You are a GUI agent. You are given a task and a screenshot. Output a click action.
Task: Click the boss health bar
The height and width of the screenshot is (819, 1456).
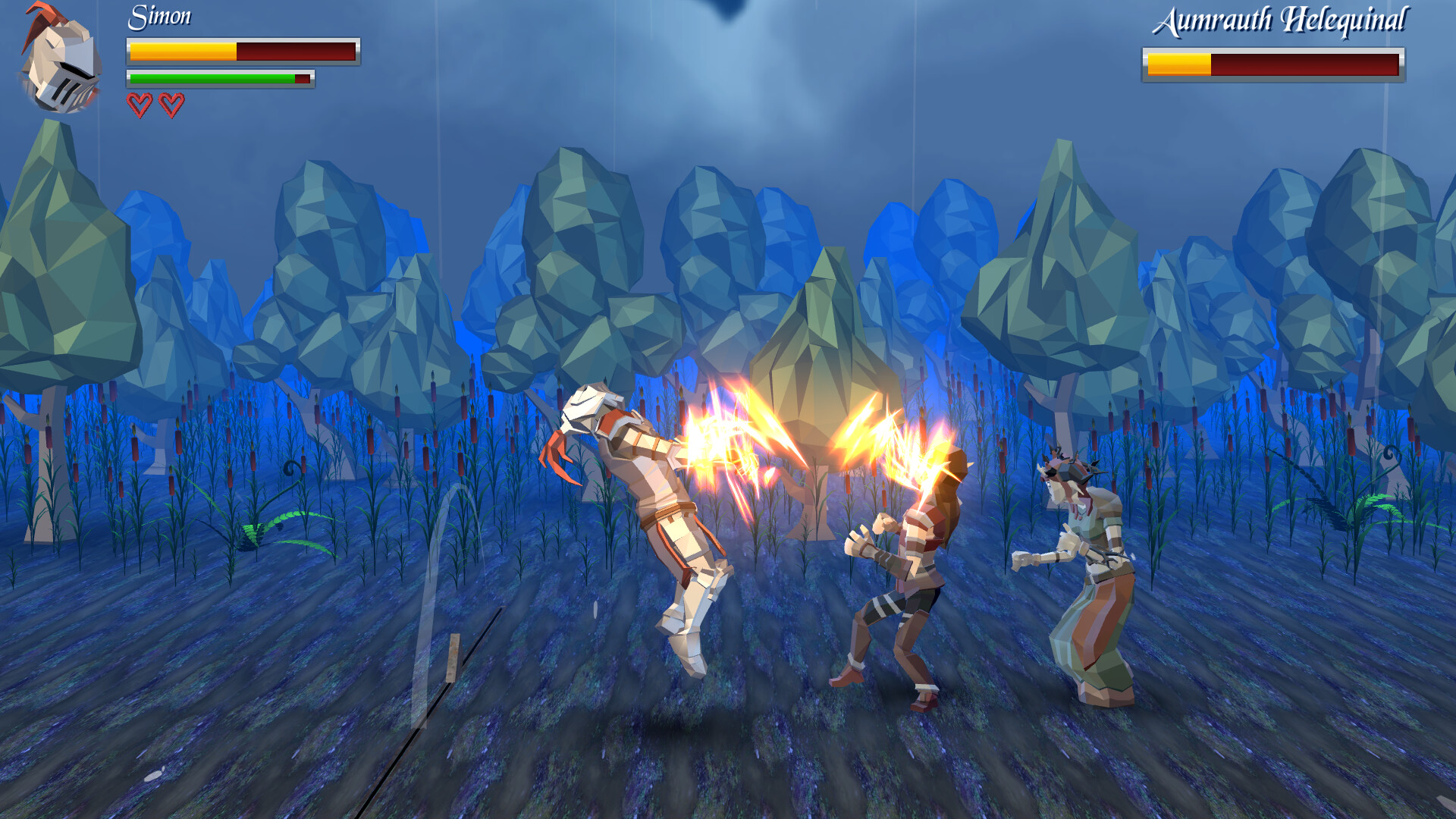click(x=1274, y=63)
